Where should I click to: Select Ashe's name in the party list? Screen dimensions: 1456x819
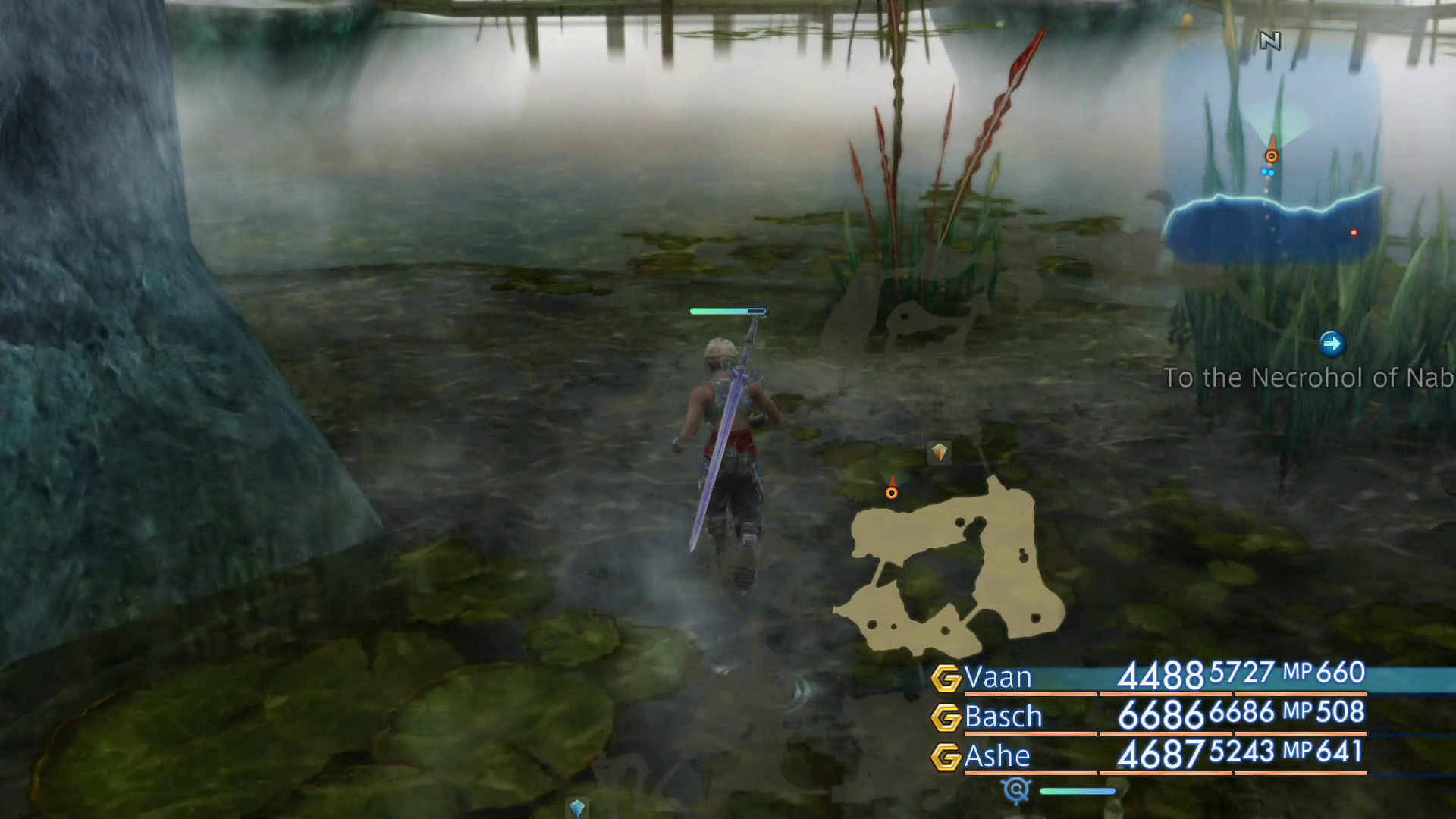coord(997,756)
